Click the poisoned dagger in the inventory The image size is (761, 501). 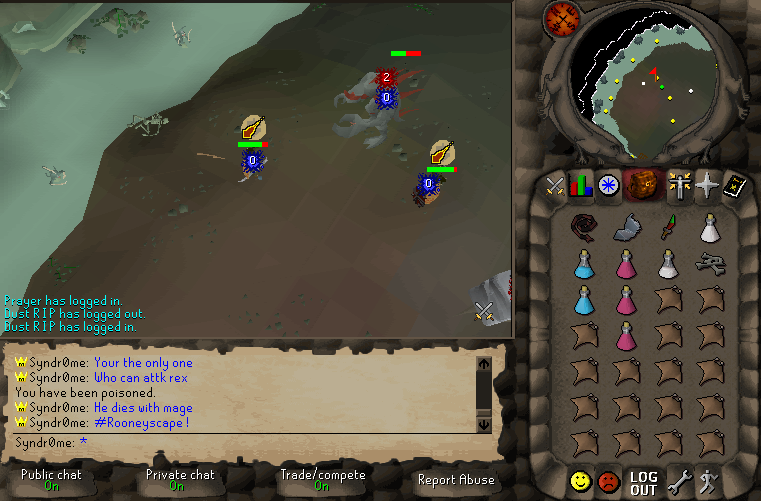[668, 227]
